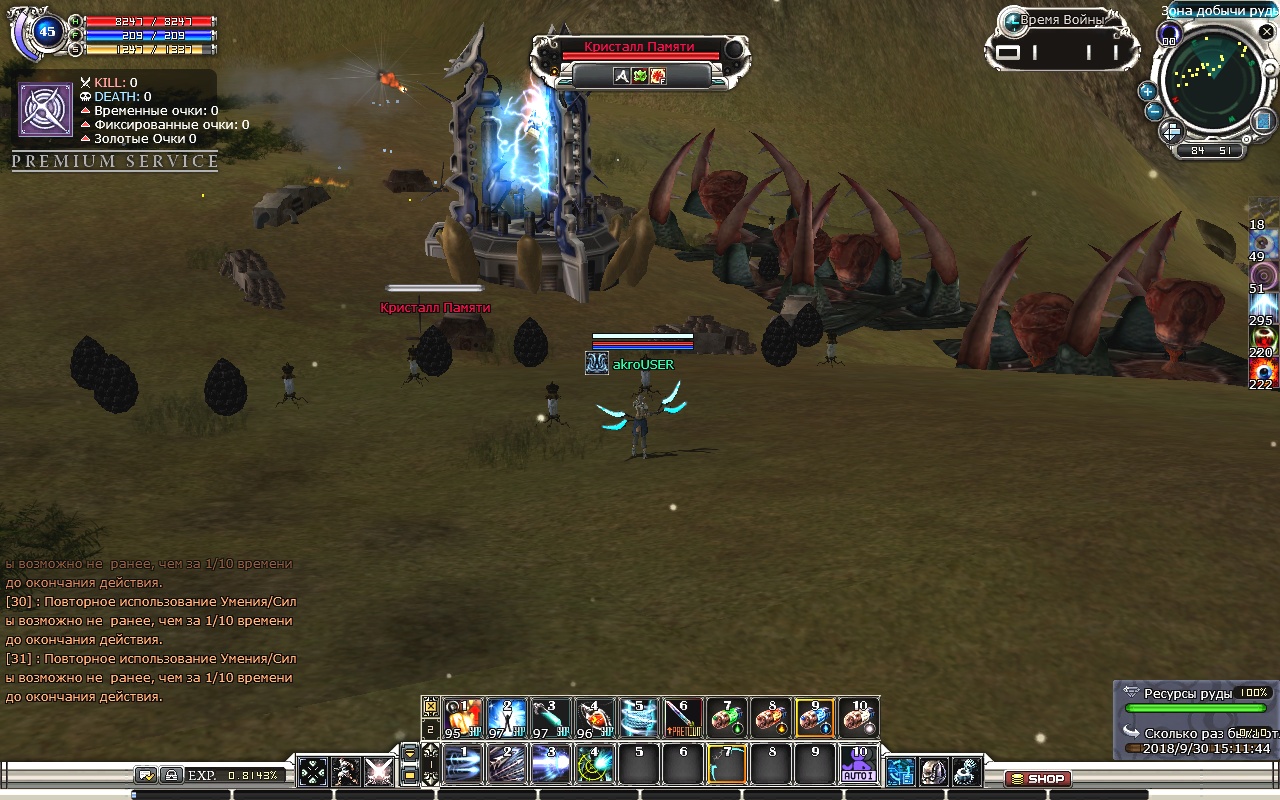
Task: Select the bow slot highlighted in orange
Action: coord(727,764)
